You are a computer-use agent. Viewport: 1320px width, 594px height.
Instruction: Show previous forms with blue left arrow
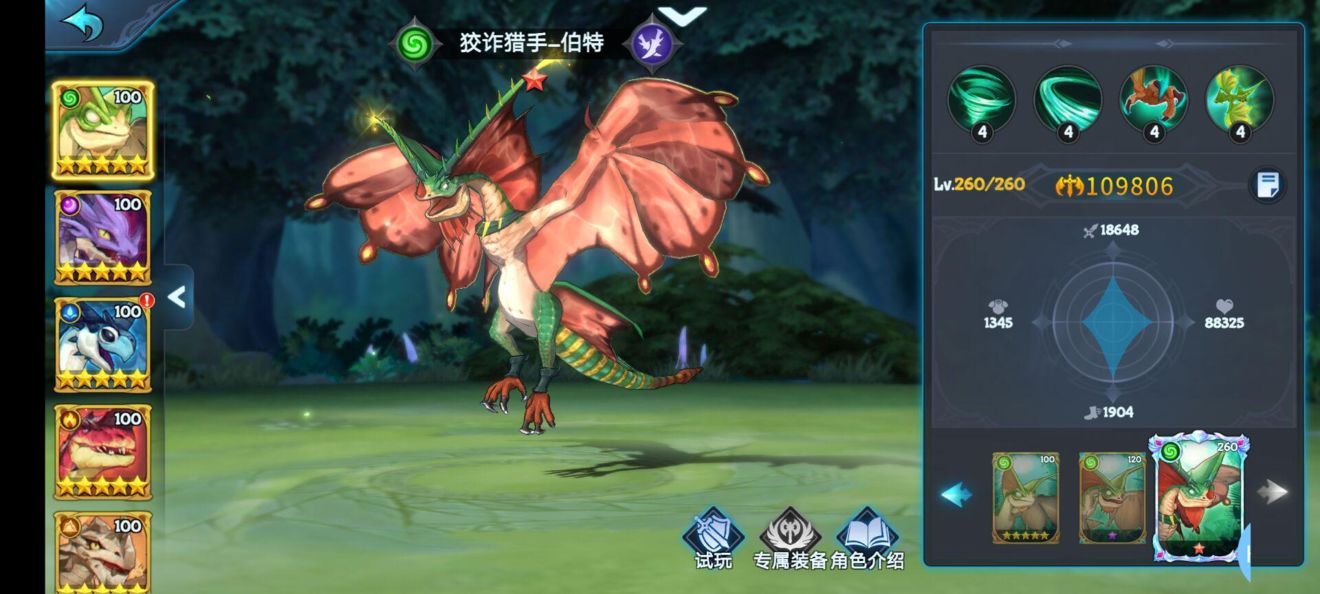(956, 494)
